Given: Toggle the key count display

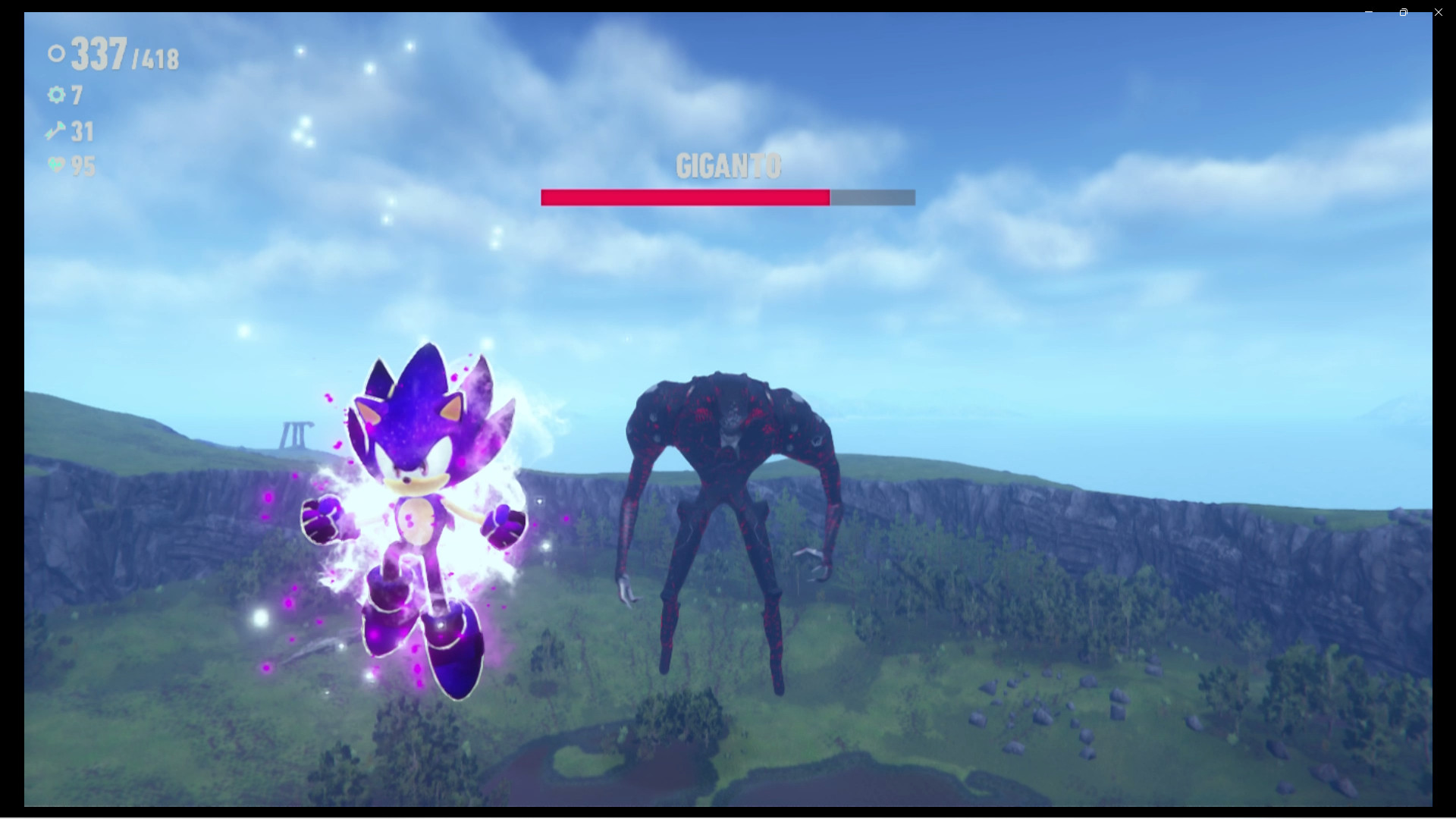Looking at the screenshot, I should click(81, 130).
